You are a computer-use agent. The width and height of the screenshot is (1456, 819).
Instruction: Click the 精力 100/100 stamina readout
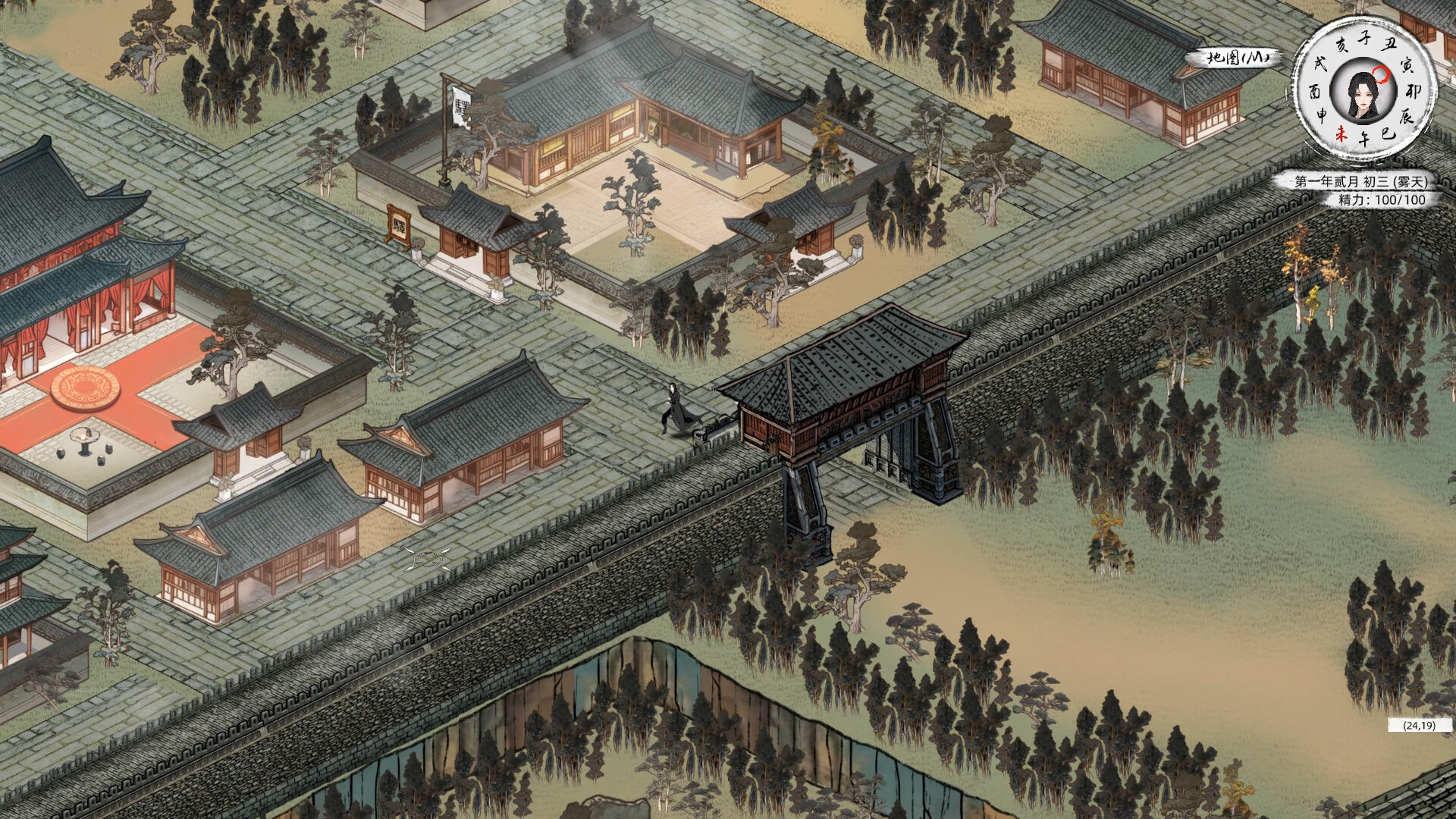[x=1382, y=198]
